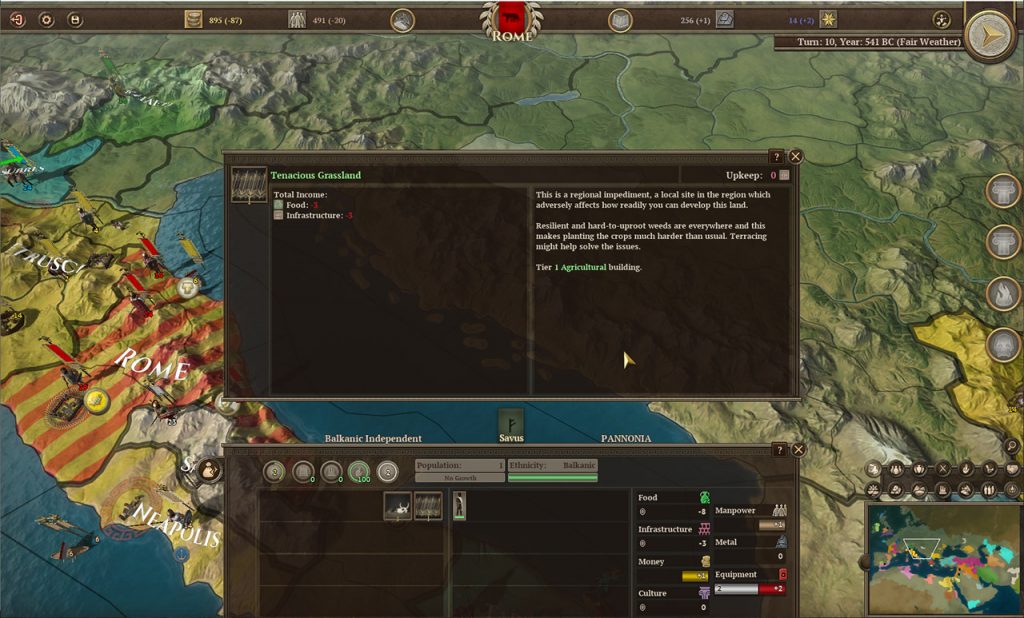
Task: Click the fire icon round button
Action: [1003, 293]
